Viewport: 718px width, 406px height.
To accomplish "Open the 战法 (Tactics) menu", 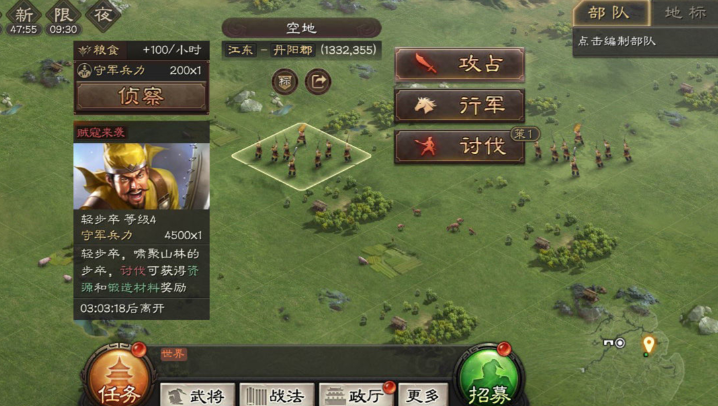I will point(276,395).
